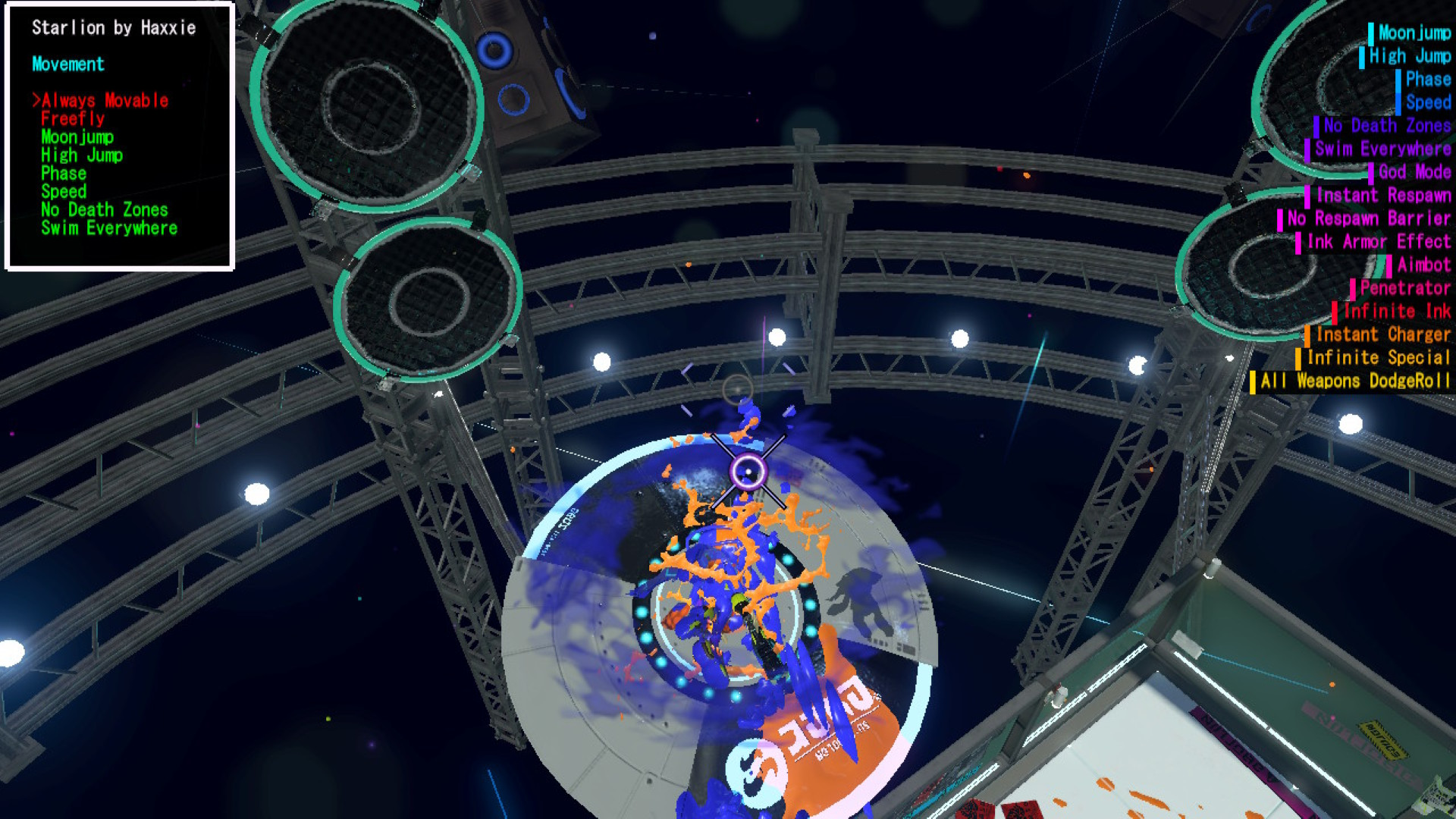Image resolution: width=1456 pixels, height=819 pixels.
Task: Click the magenta God Mode bar
Action: pos(1372,172)
